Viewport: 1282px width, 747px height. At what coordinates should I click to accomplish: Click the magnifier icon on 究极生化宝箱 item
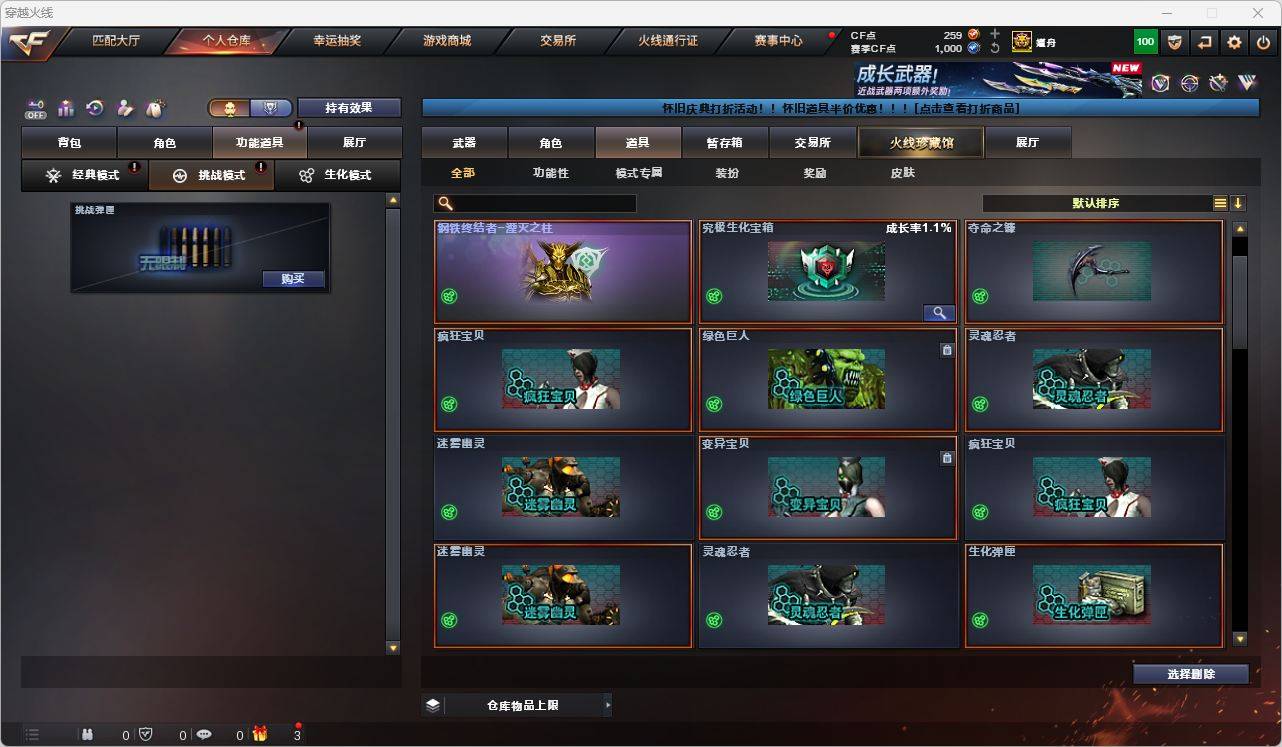pos(937,312)
